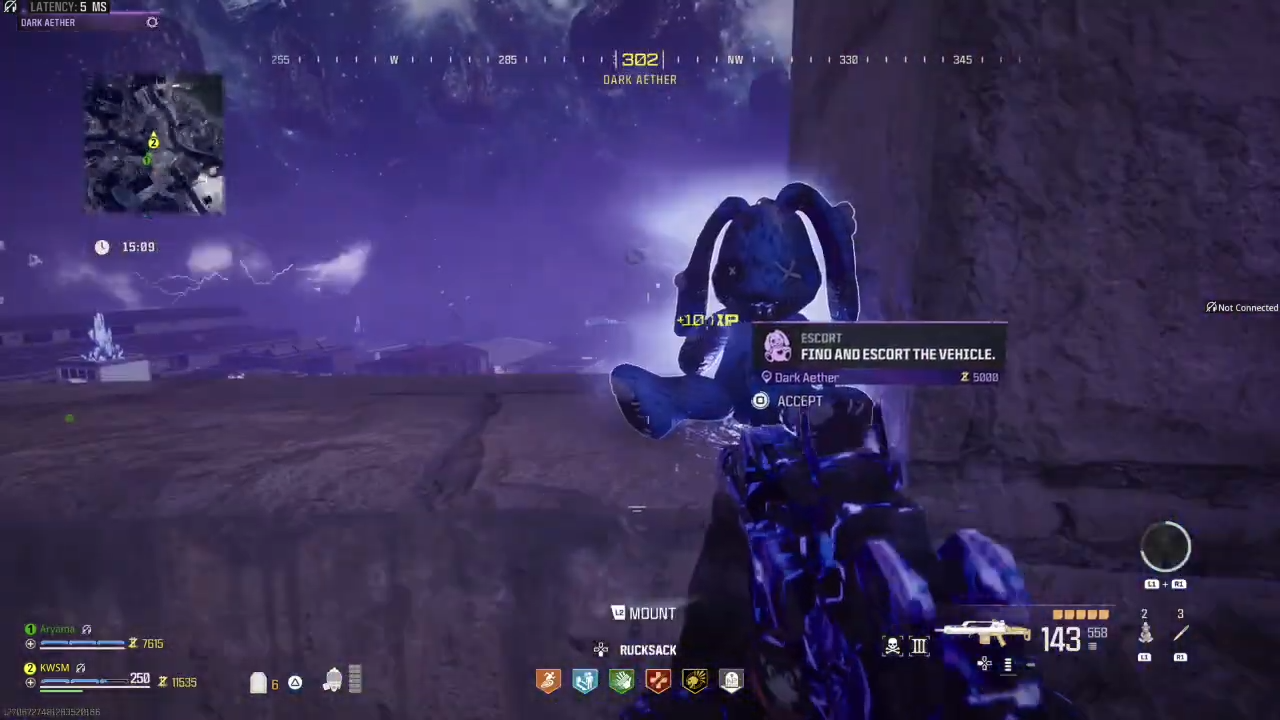Select squad member KWSM's name
Image resolution: width=1280 pixels, height=720 pixels.
point(55,668)
